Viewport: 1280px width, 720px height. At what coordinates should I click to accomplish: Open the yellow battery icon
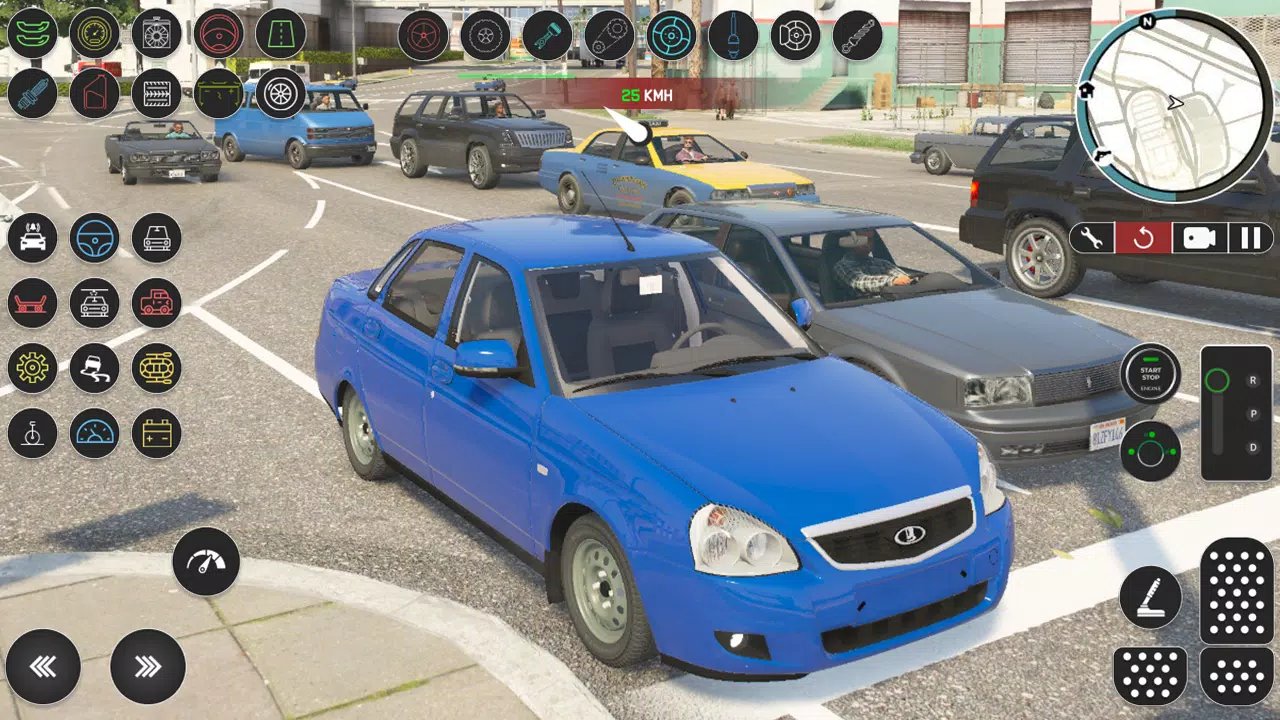pyautogui.click(x=156, y=433)
